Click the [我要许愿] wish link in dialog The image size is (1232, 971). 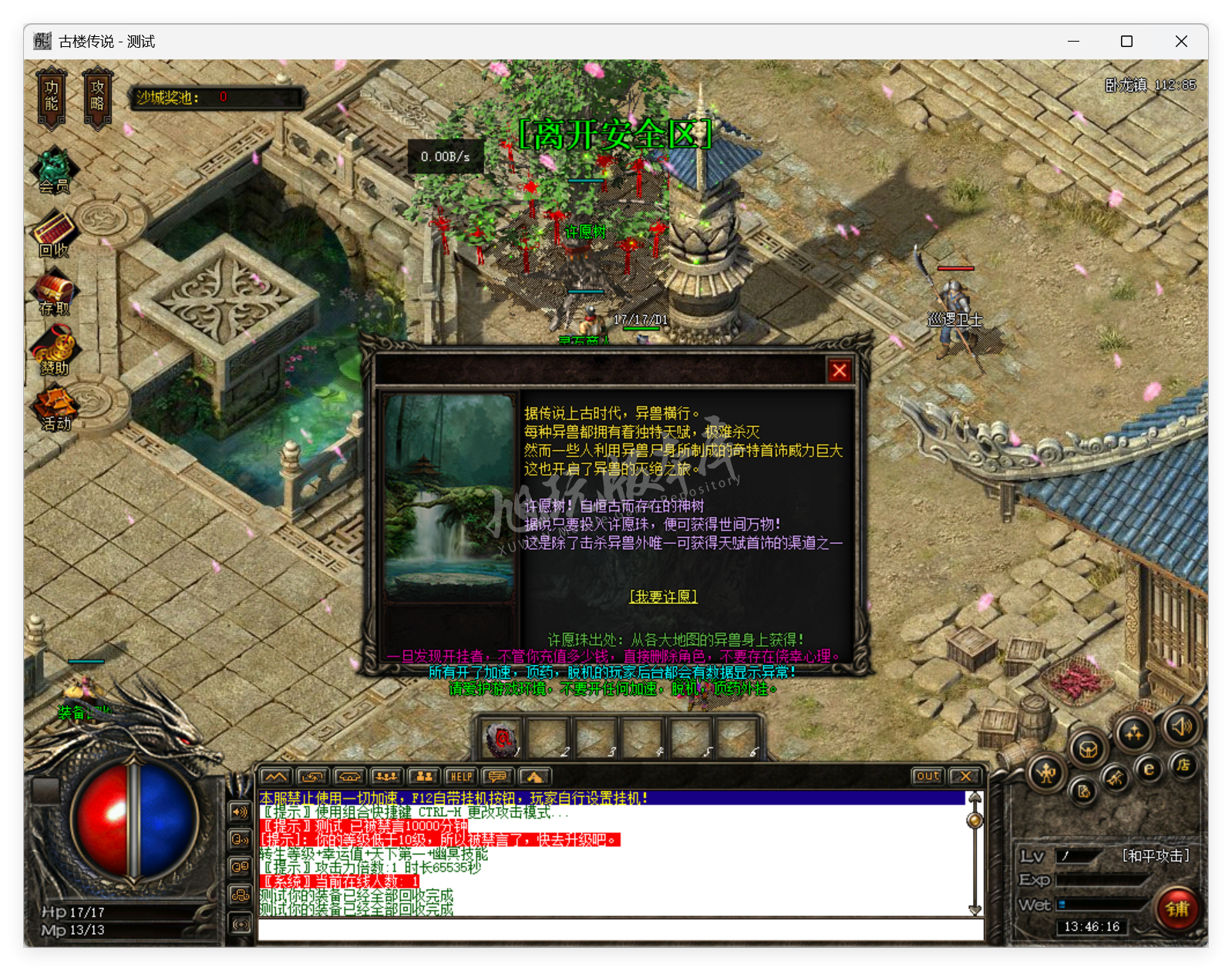663,596
